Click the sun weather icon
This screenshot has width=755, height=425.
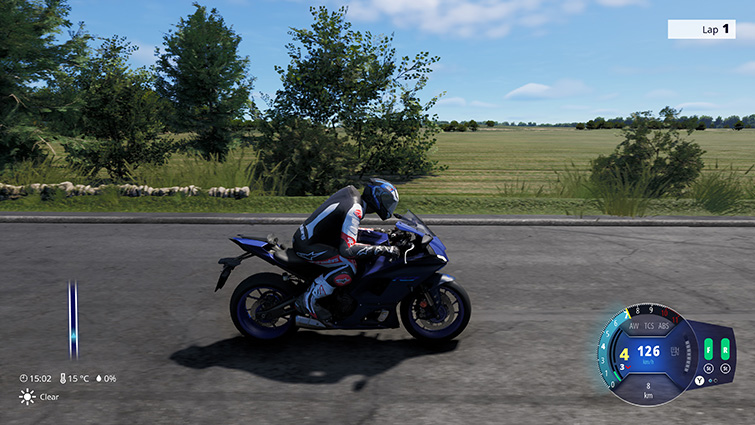27,397
